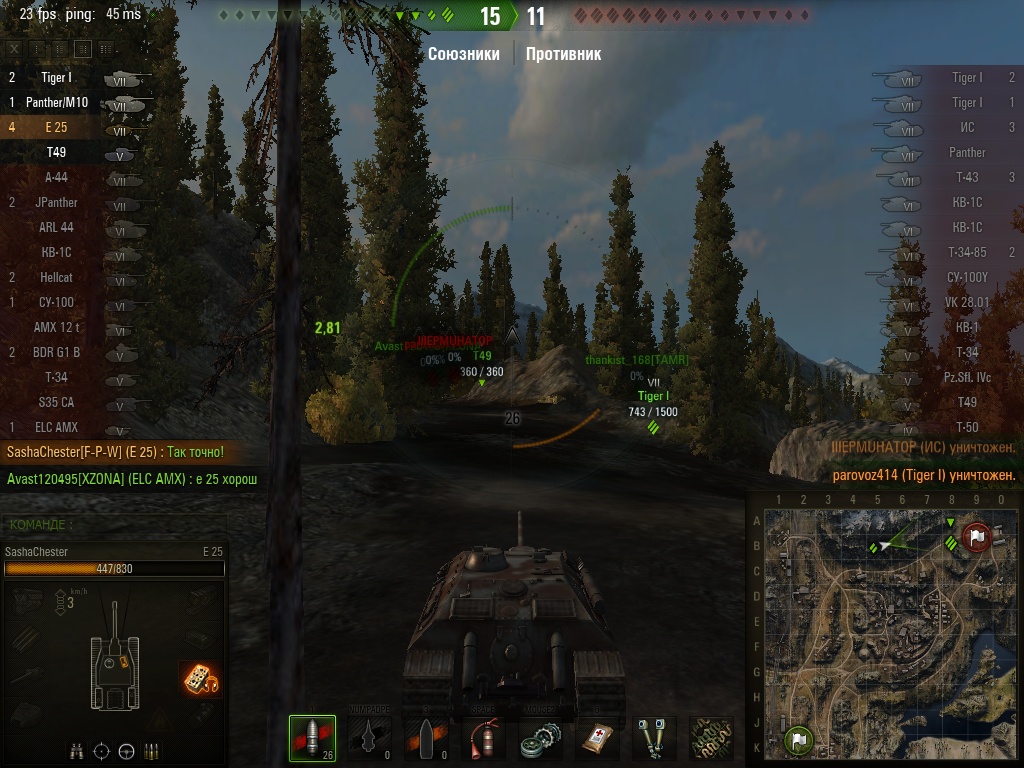Activate the repair kit with gears
The image size is (1024, 768).
(541, 738)
